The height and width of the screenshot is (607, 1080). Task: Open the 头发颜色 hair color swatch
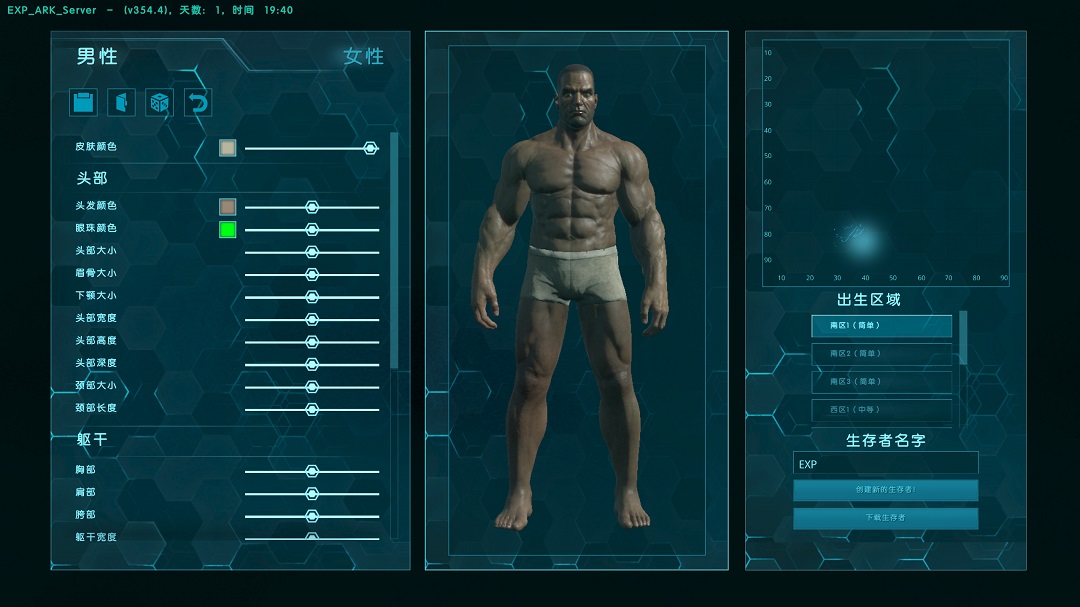tap(228, 207)
